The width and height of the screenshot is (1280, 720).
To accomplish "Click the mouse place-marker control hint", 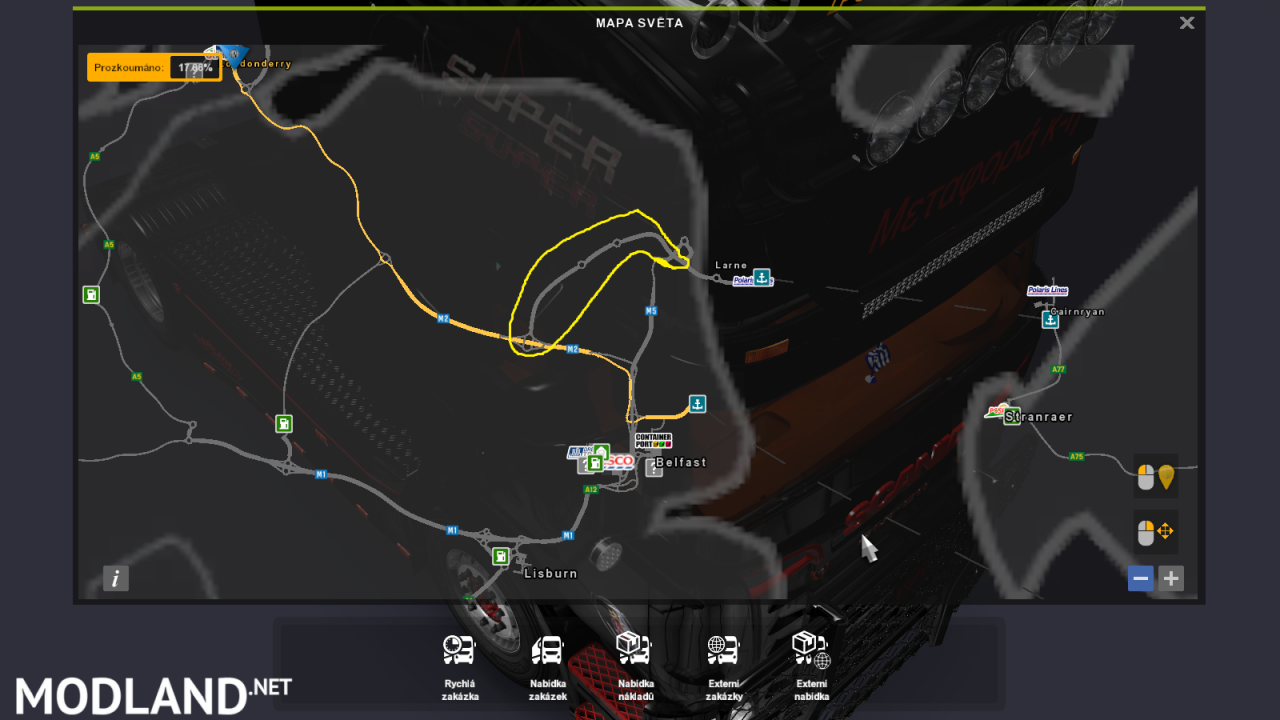I will pyautogui.click(x=1156, y=476).
